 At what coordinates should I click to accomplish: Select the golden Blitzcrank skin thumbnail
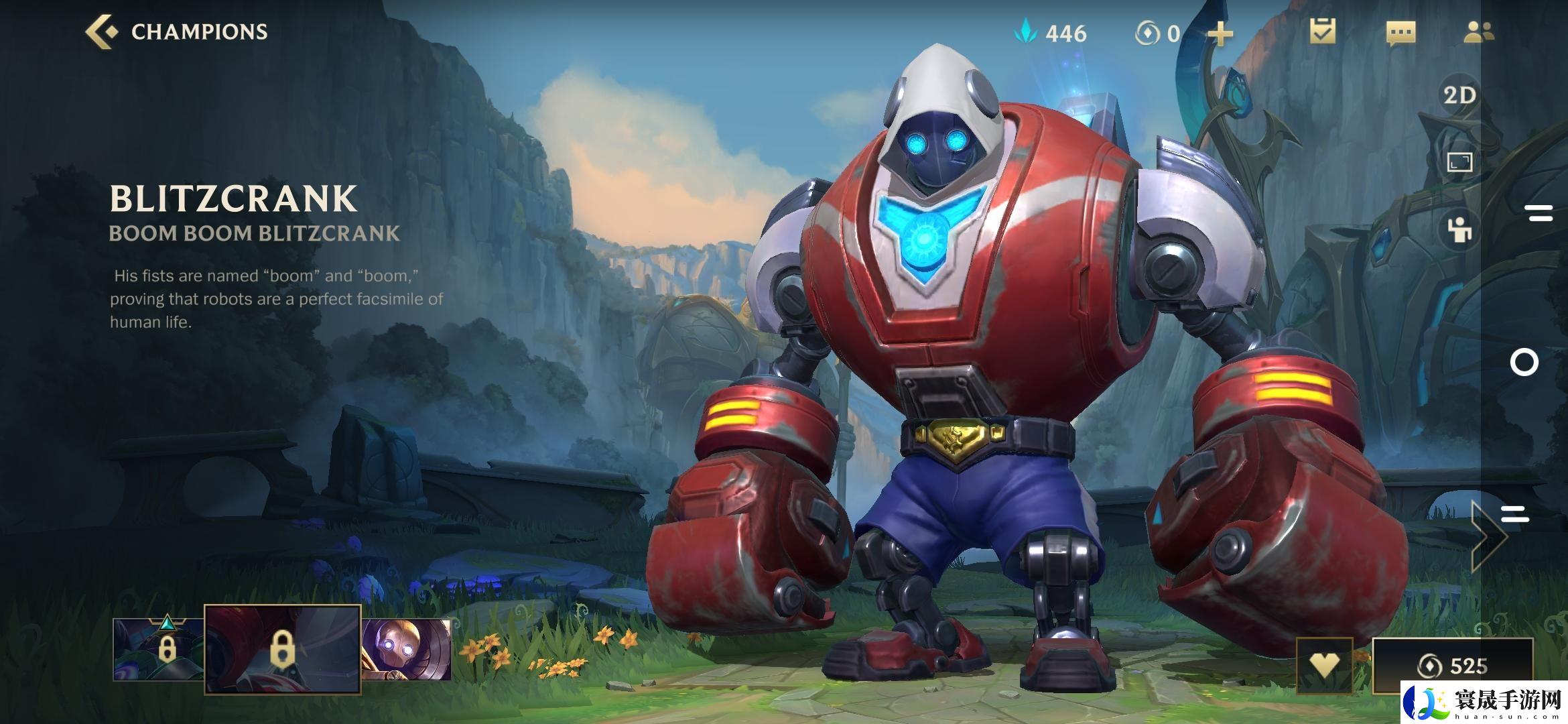coord(407,648)
